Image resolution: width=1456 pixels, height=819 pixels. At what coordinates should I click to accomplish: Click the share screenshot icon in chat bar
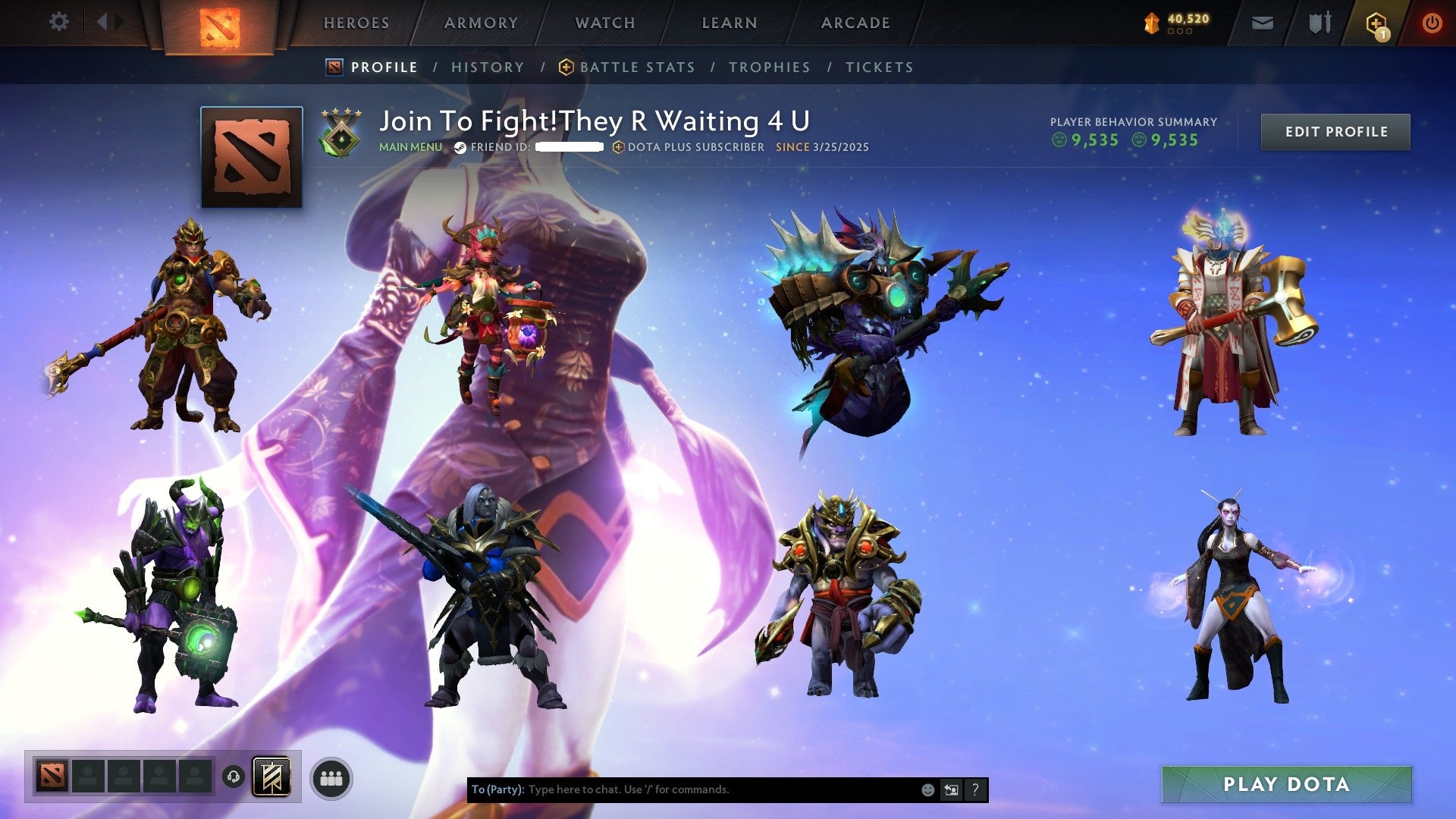coord(951,789)
